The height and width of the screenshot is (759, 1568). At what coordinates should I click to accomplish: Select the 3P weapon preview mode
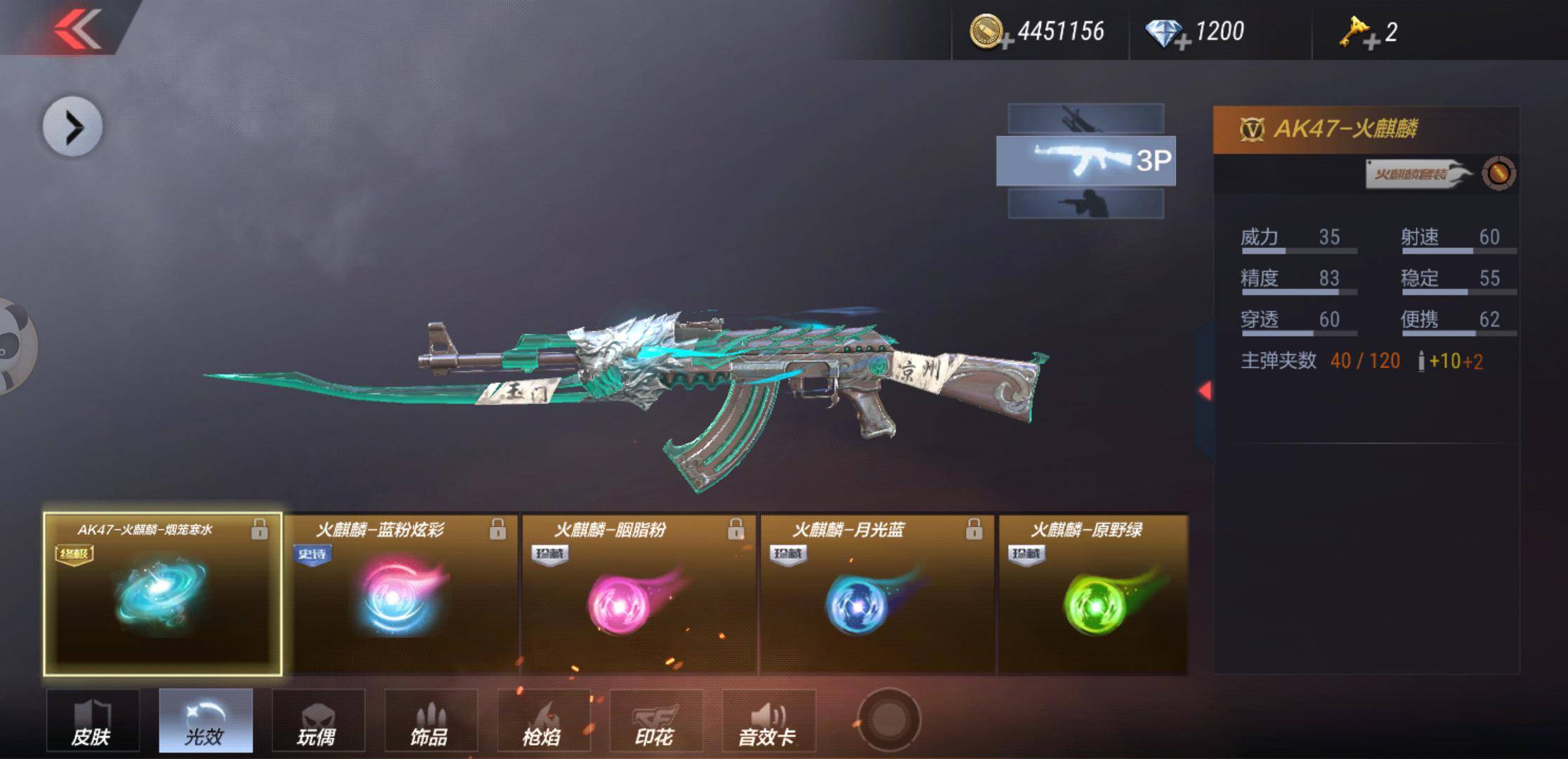1085,161
